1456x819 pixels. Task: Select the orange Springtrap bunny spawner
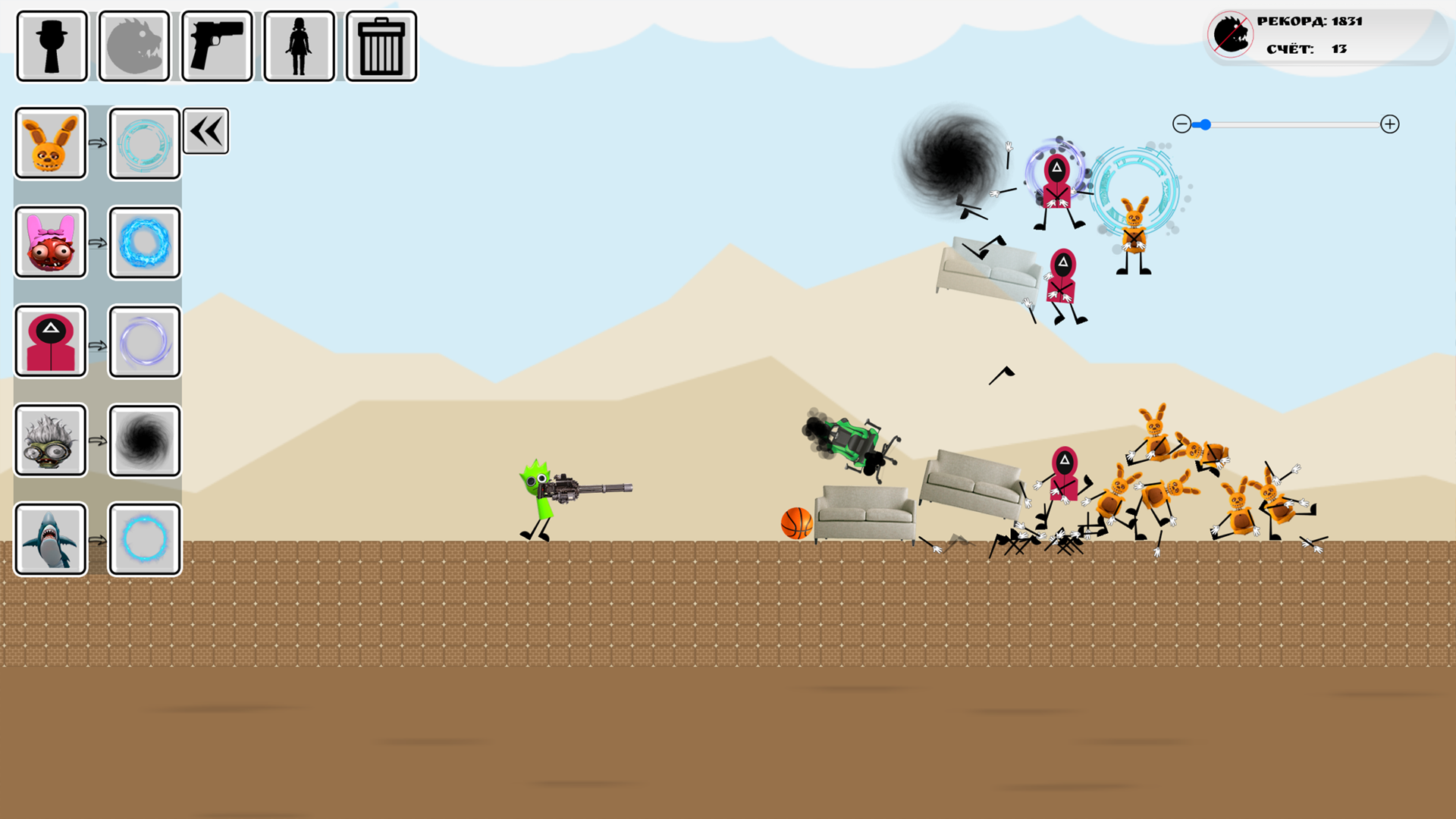(x=50, y=143)
